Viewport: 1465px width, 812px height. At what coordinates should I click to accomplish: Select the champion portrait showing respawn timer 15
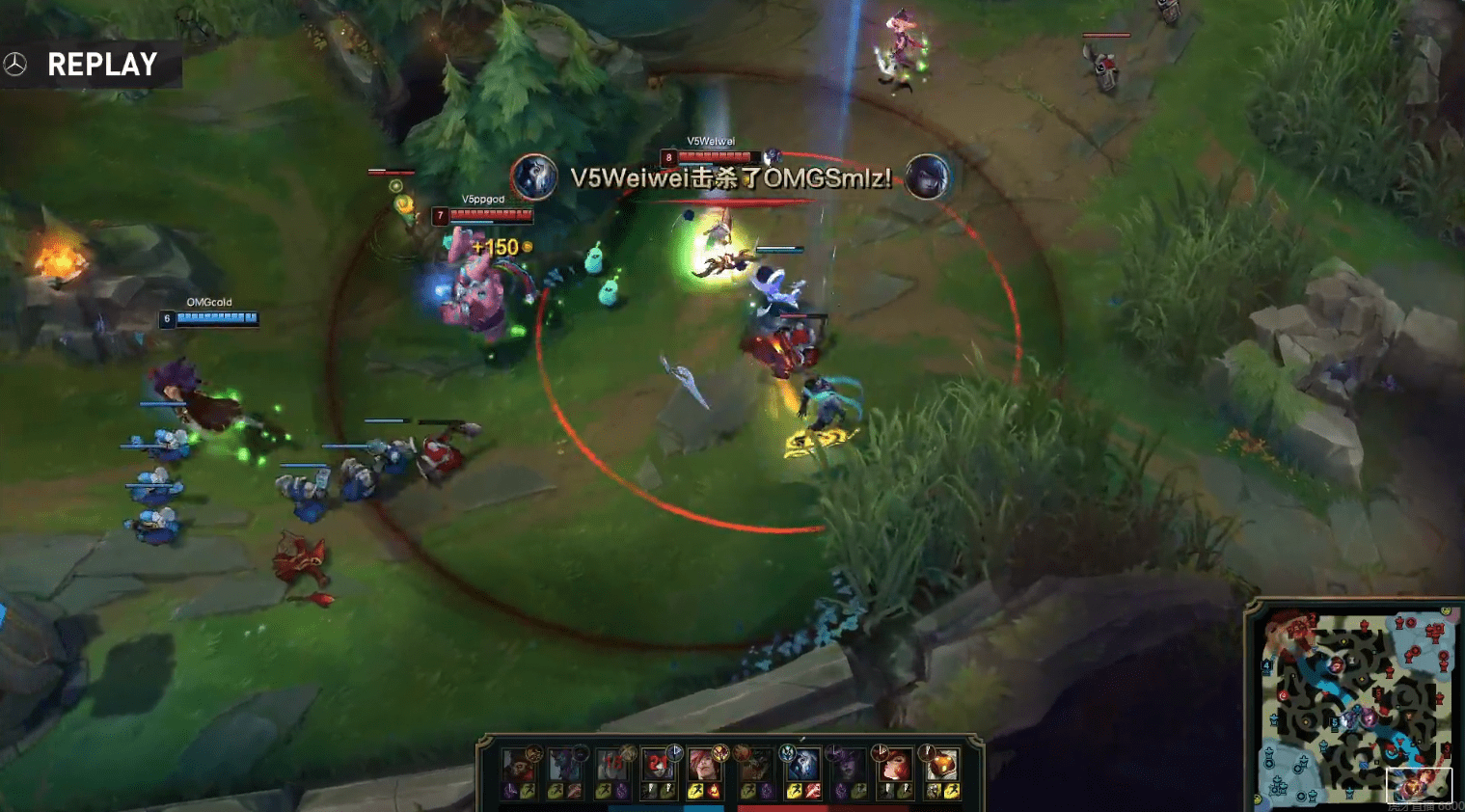tap(612, 766)
